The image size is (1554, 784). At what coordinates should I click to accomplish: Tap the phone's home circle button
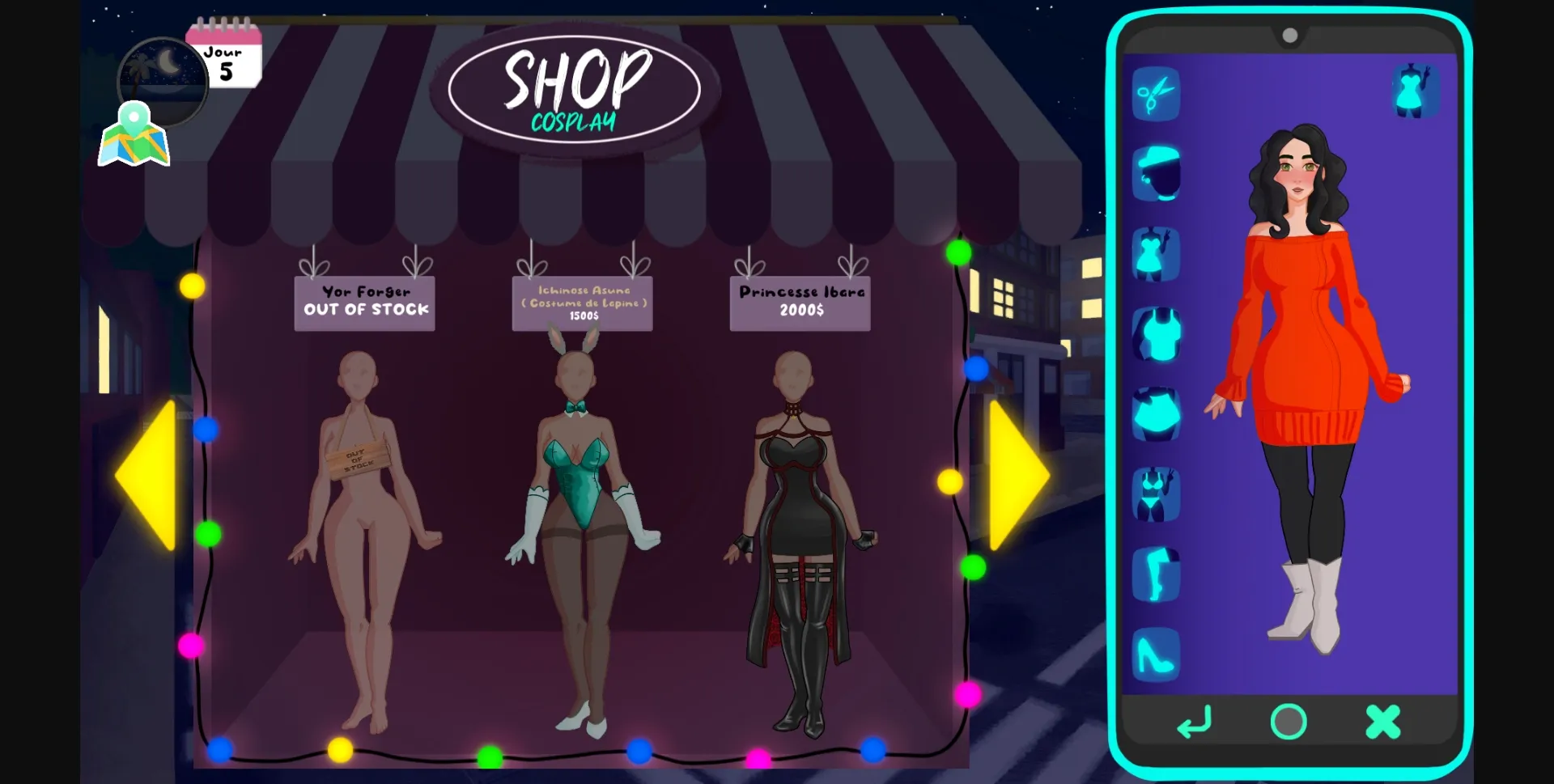pyautogui.click(x=1288, y=723)
